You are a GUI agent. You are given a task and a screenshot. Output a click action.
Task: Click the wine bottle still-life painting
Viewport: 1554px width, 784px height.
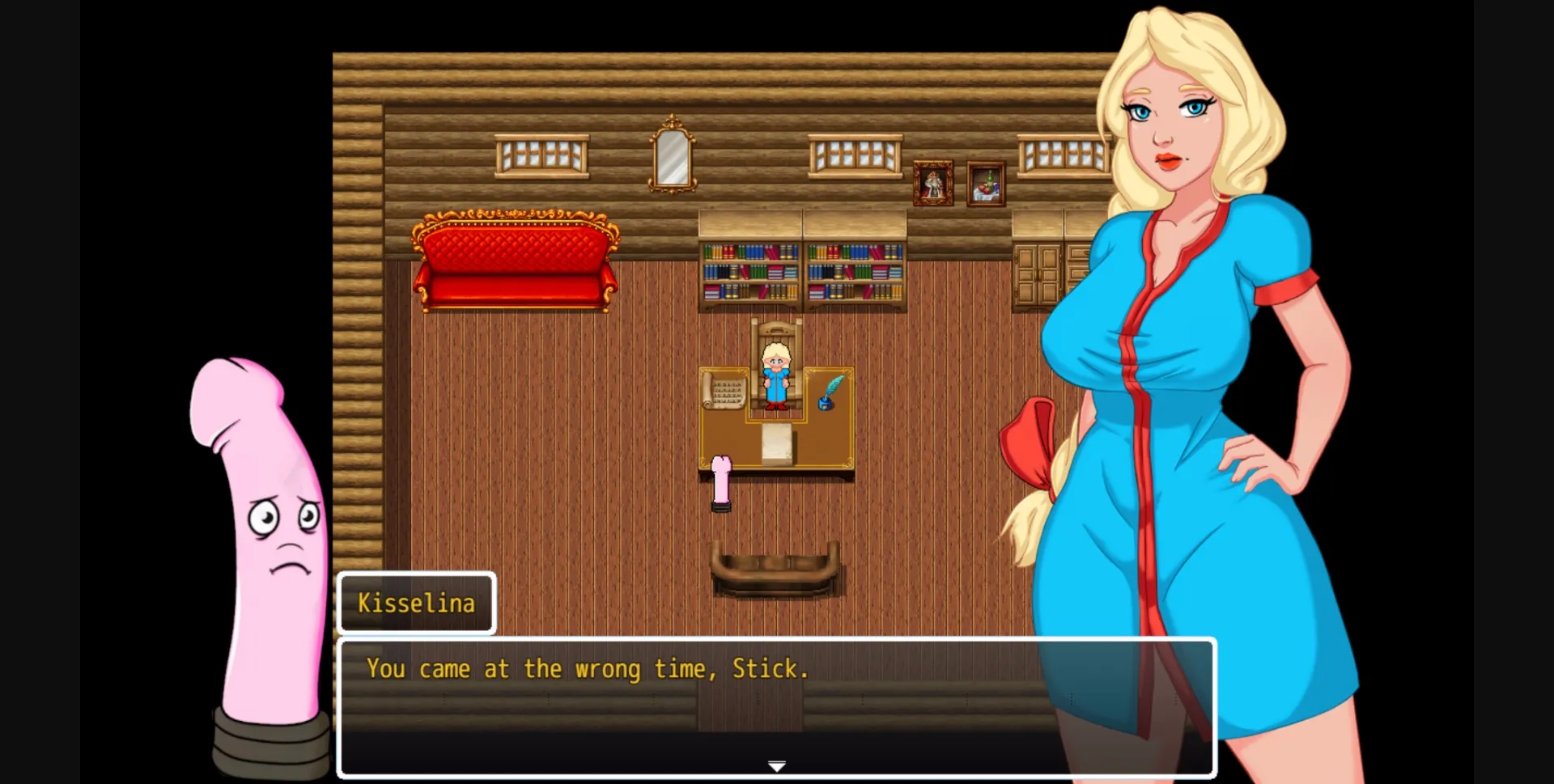986,182
